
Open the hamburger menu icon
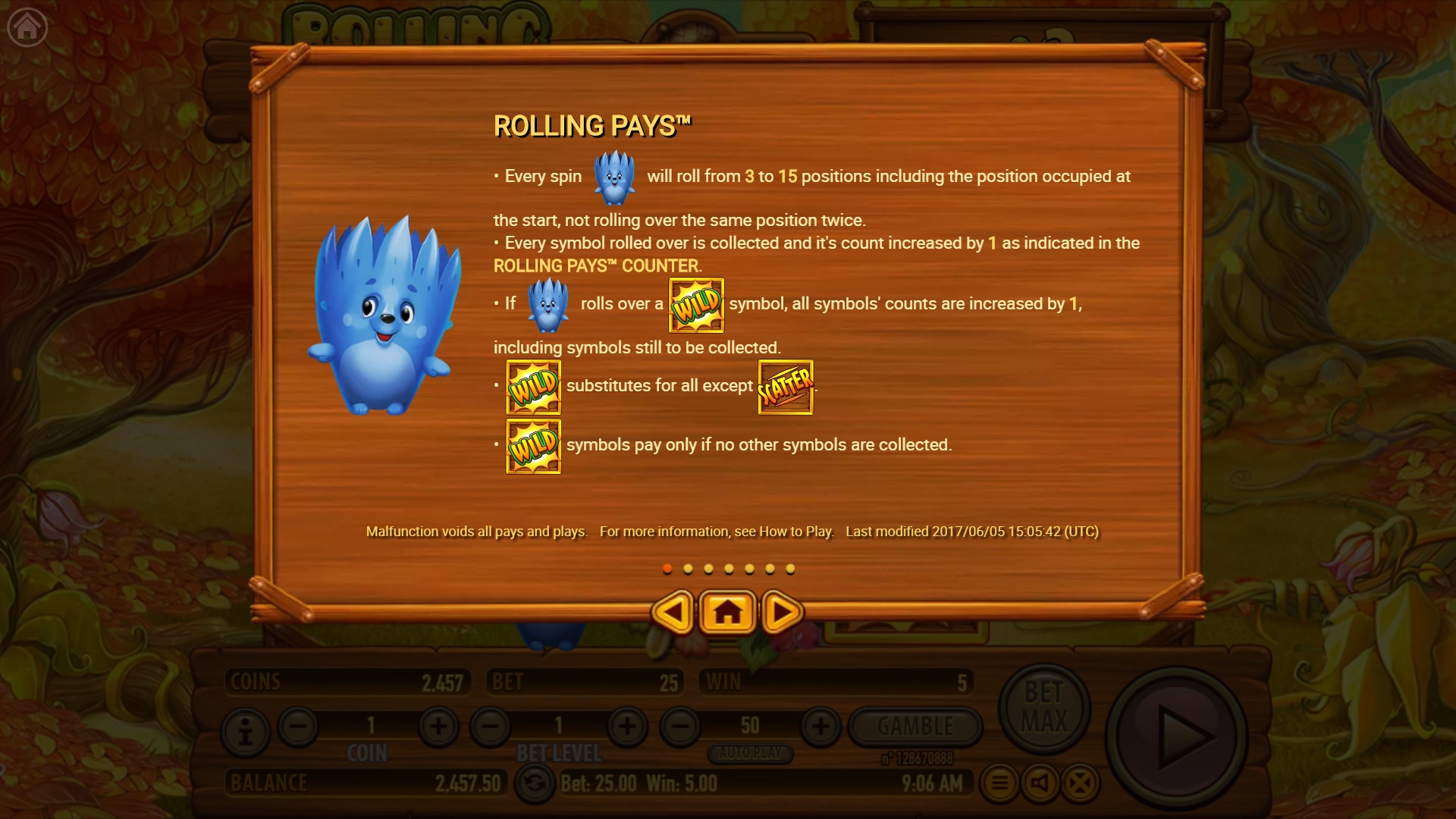click(x=999, y=783)
